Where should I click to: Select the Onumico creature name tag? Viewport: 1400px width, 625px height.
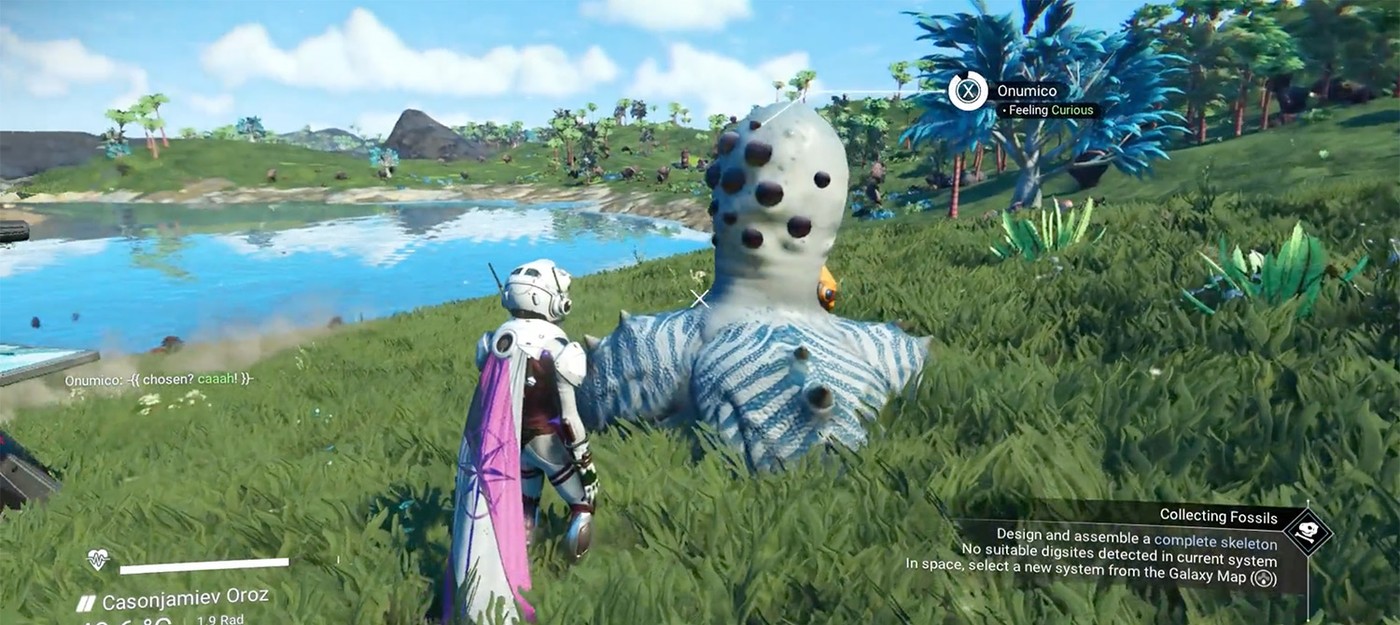[1027, 91]
